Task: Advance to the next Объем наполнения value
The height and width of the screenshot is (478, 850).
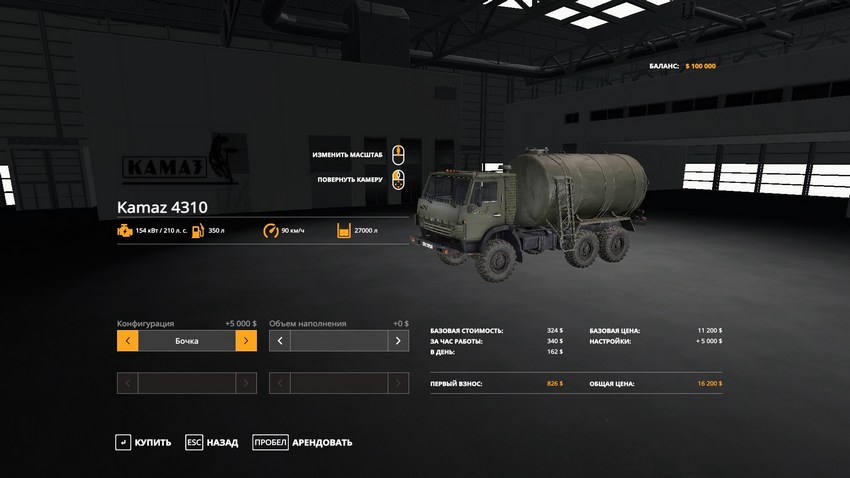Action: pos(398,341)
